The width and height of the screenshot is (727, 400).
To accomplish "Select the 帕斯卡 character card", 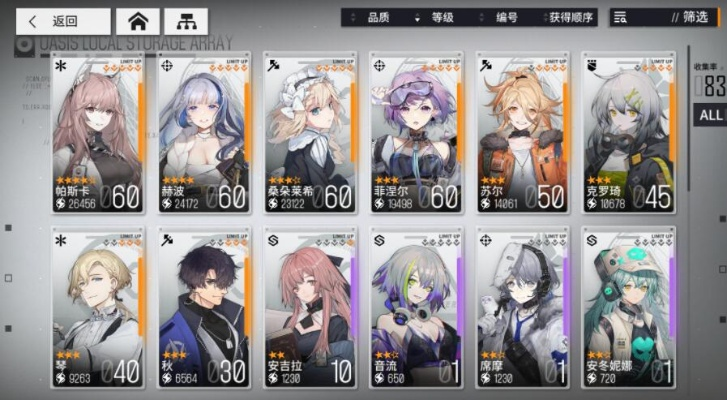I will coord(98,135).
